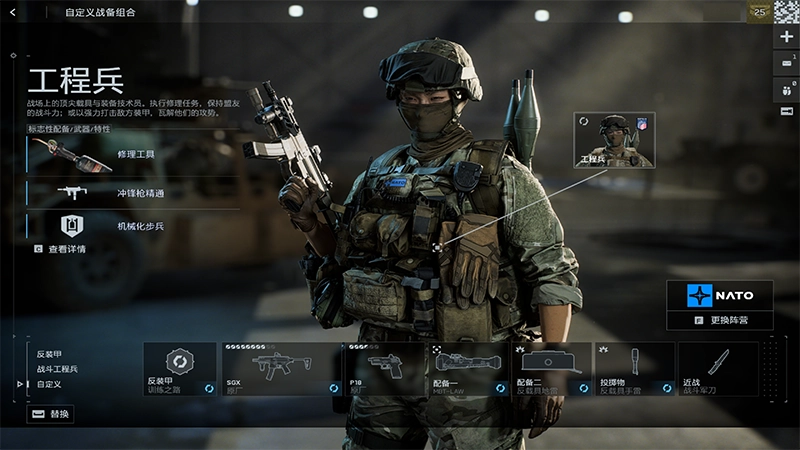Choose the 战斗工程兵 loadout preset
800x450 pixels.
[57, 369]
